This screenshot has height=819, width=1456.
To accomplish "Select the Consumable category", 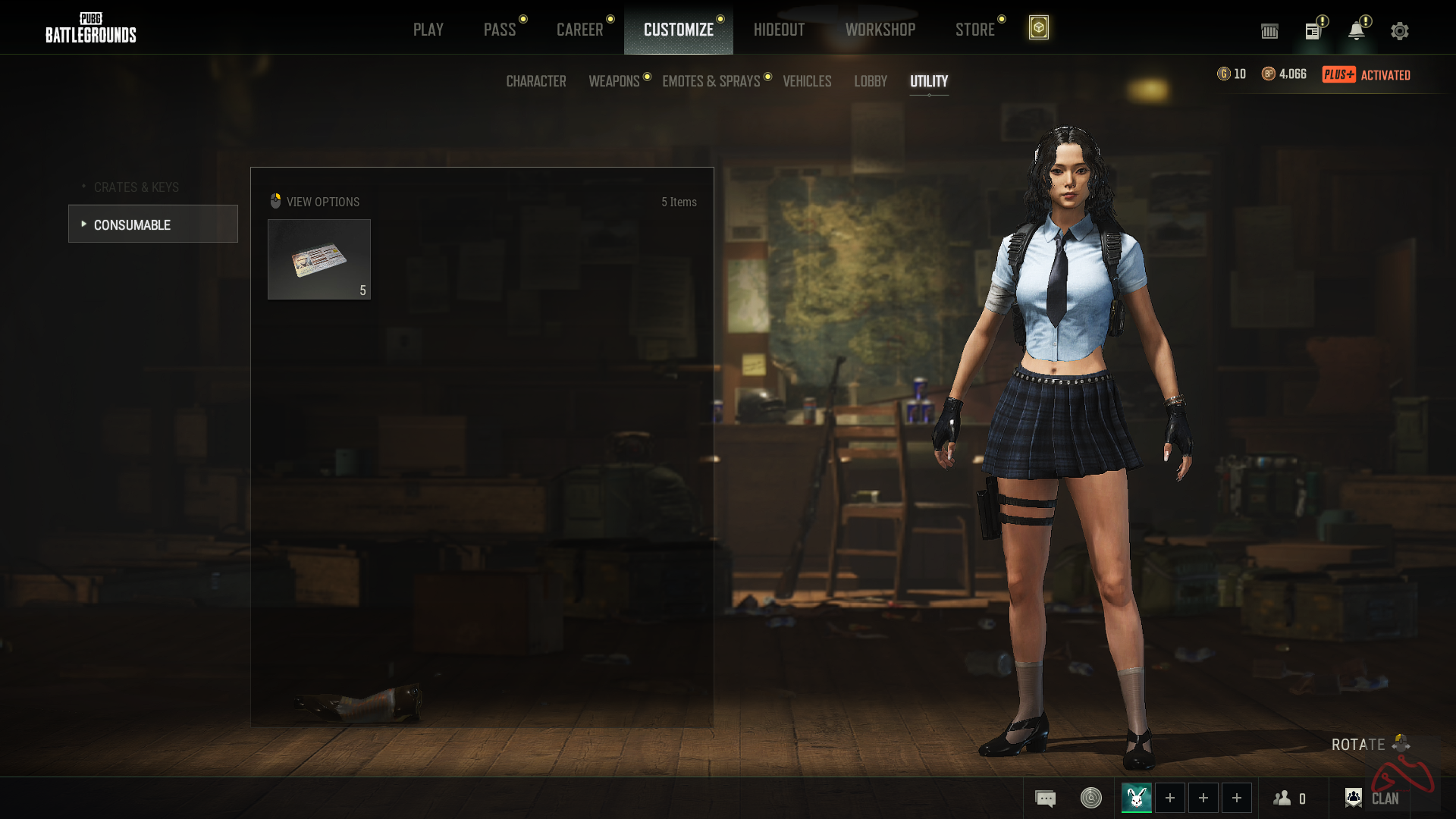I will tap(153, 224).
